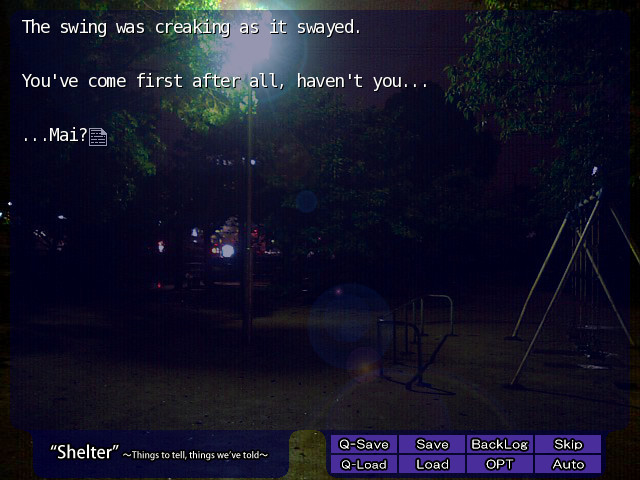Open the Load menu

tap(432, 464)
